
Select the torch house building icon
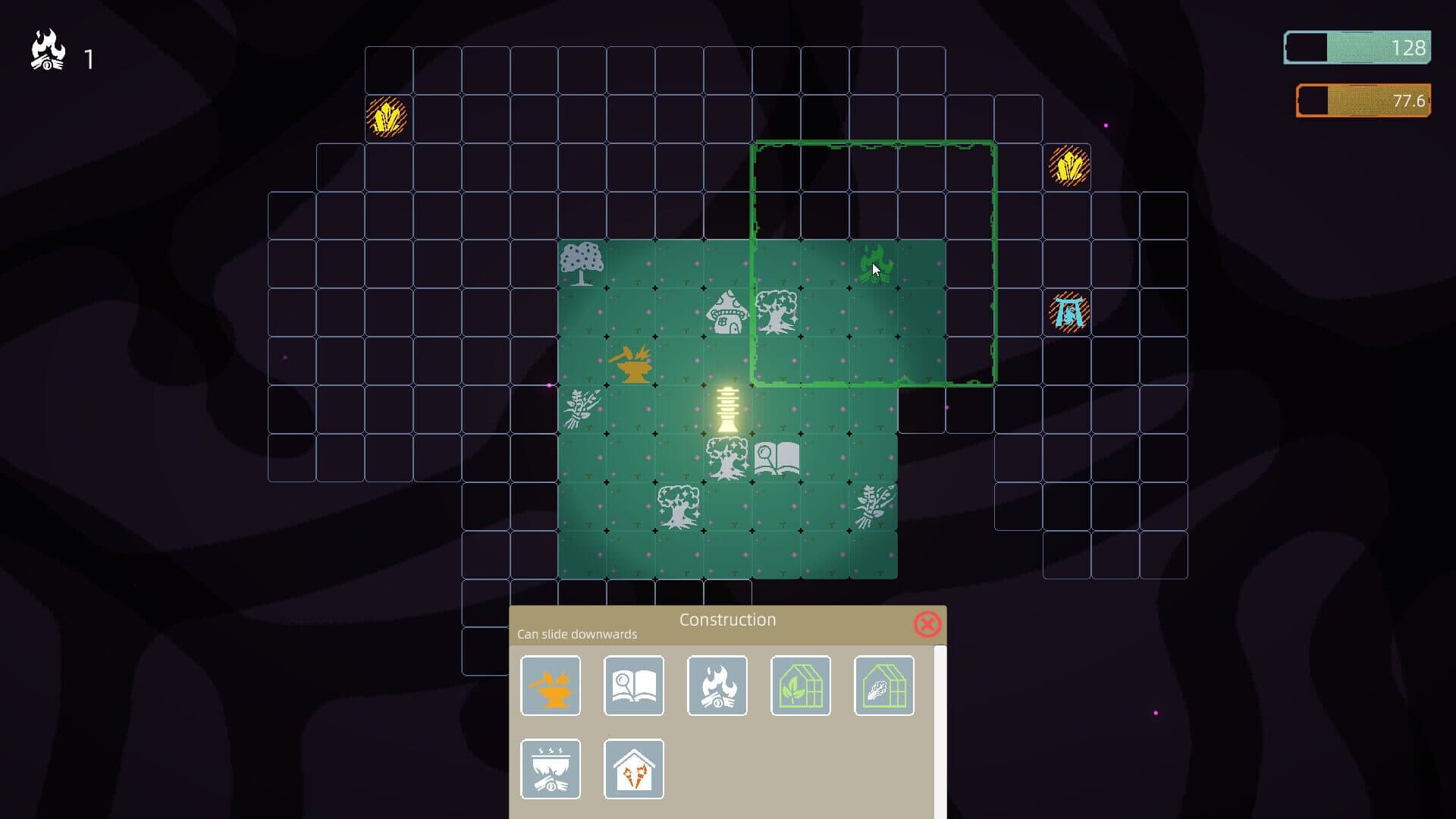pyautogui.click(x=633, y=768)
